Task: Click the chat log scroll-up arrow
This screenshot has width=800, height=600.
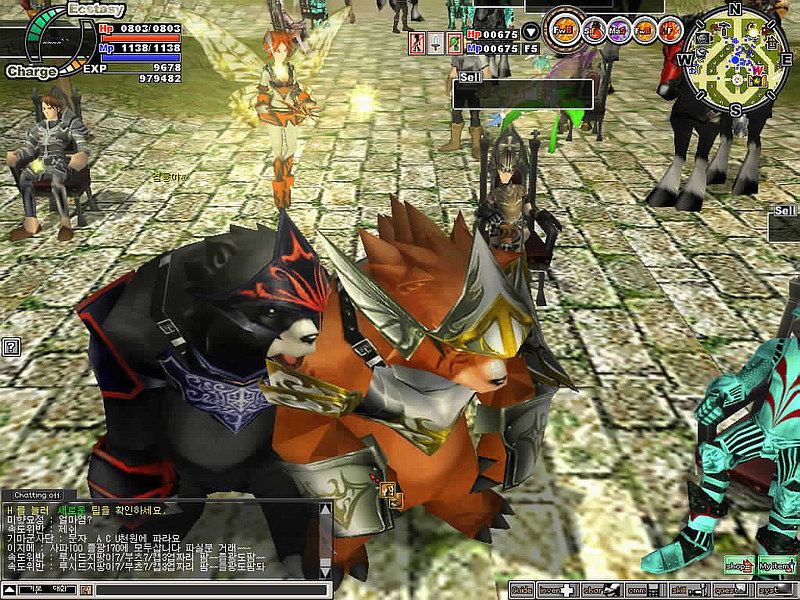Action: click(325, 509)
